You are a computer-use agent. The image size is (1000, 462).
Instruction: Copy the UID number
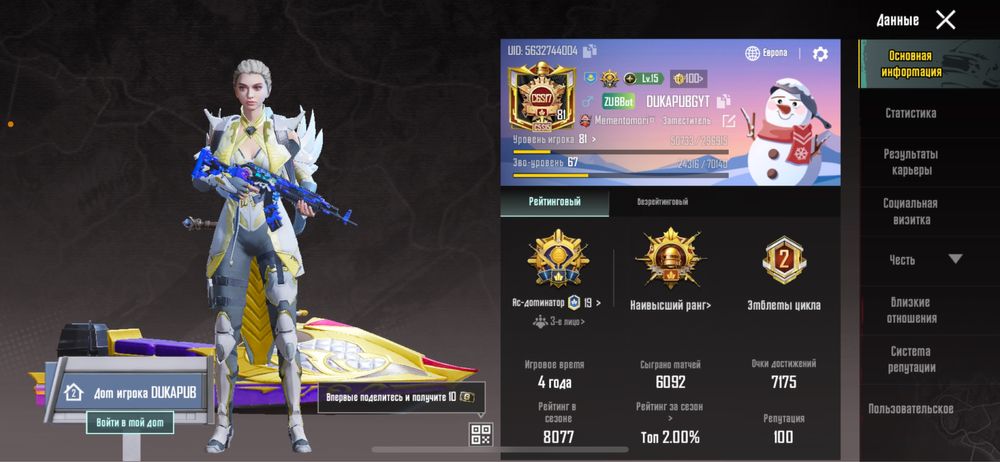[x=590, y=51]
